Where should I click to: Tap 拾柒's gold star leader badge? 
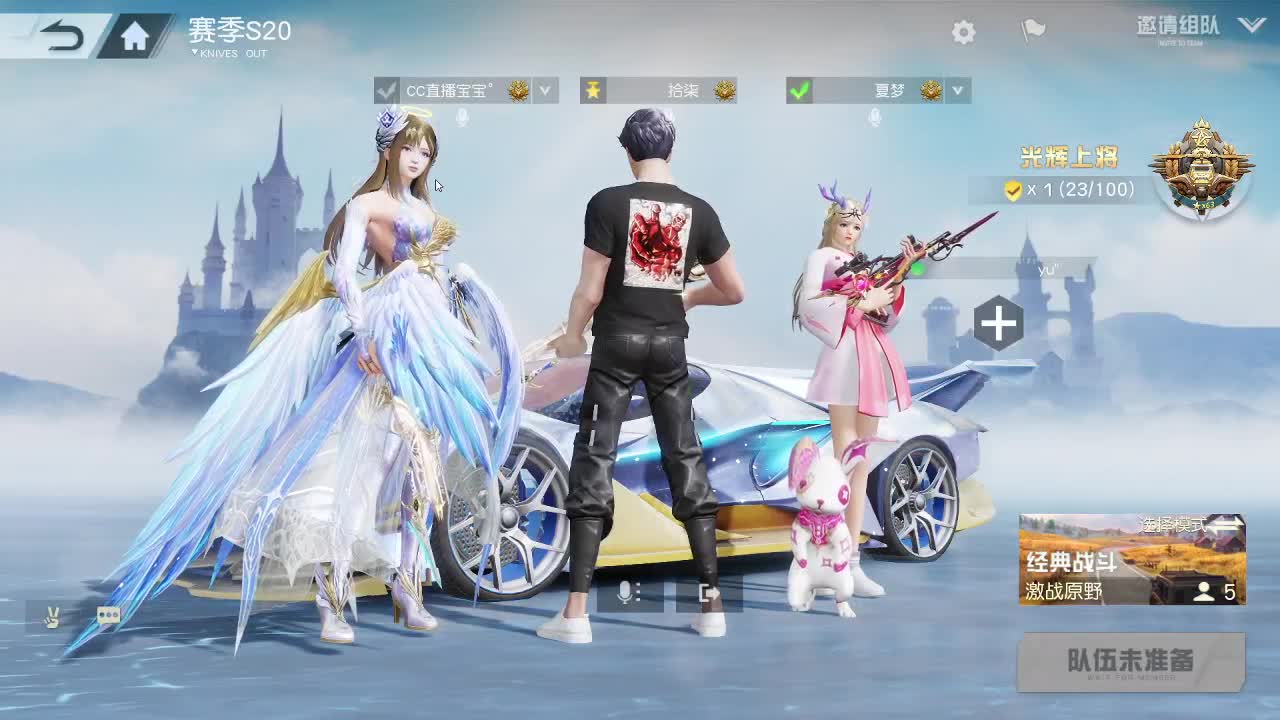(592, 90)
